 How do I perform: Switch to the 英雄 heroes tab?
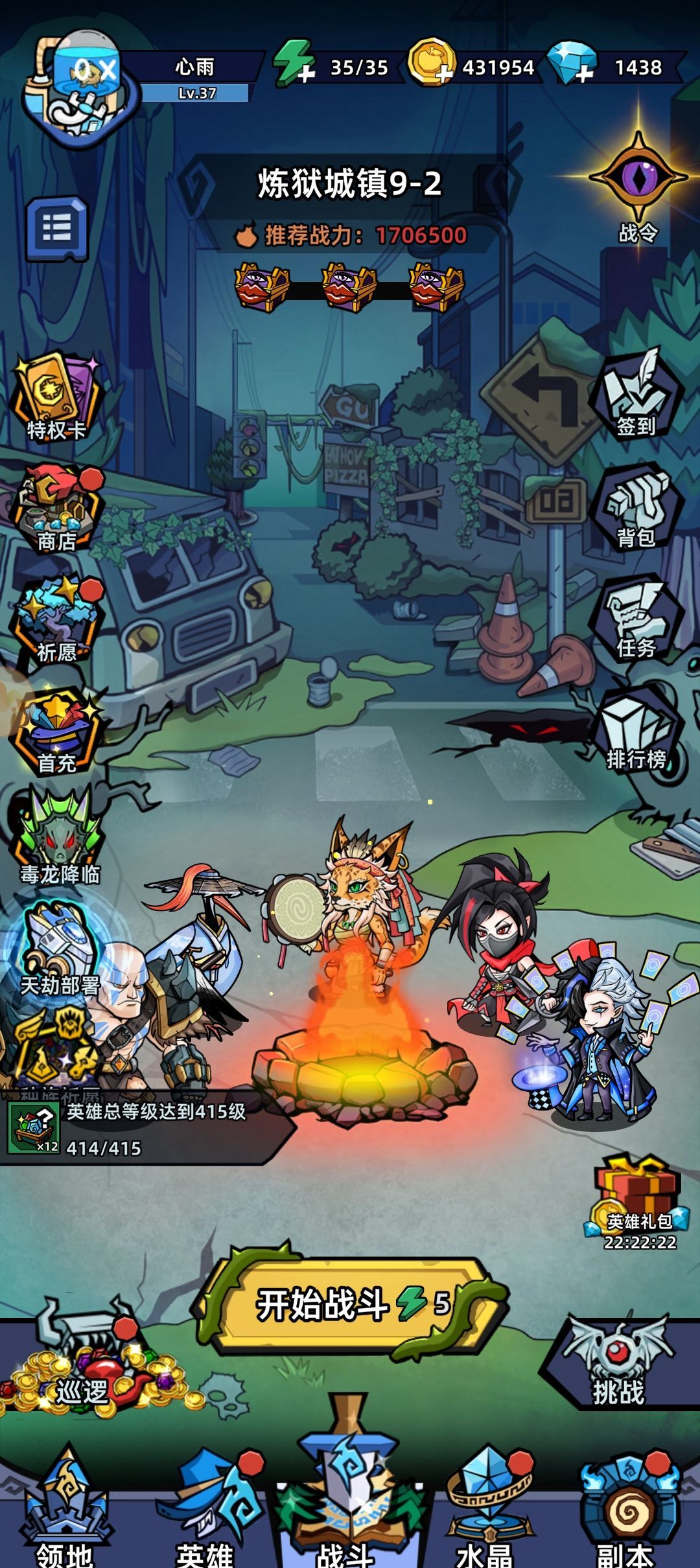tap(206, 1510)
